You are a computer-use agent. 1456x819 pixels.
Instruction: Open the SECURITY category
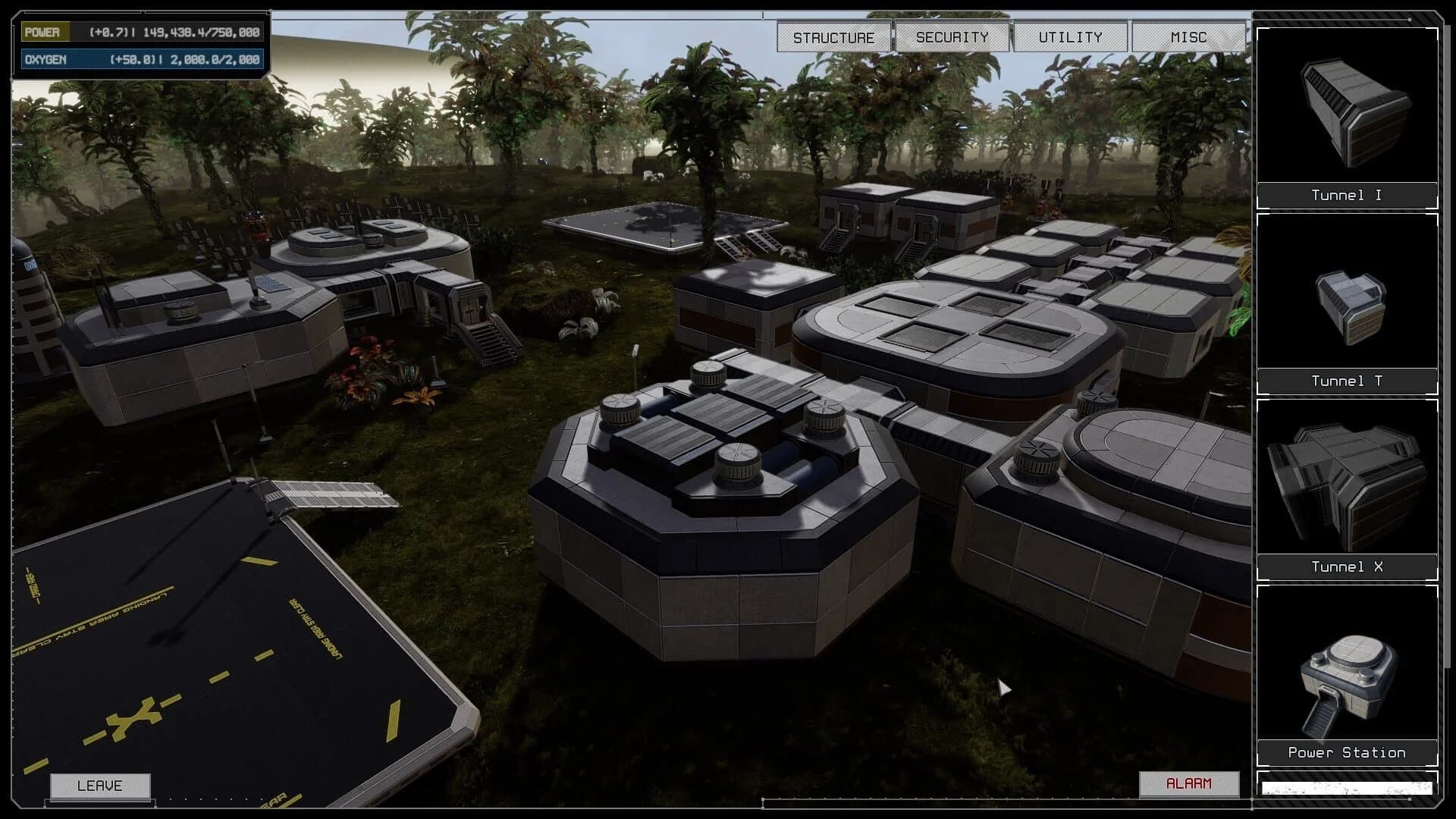pos(951,36)
